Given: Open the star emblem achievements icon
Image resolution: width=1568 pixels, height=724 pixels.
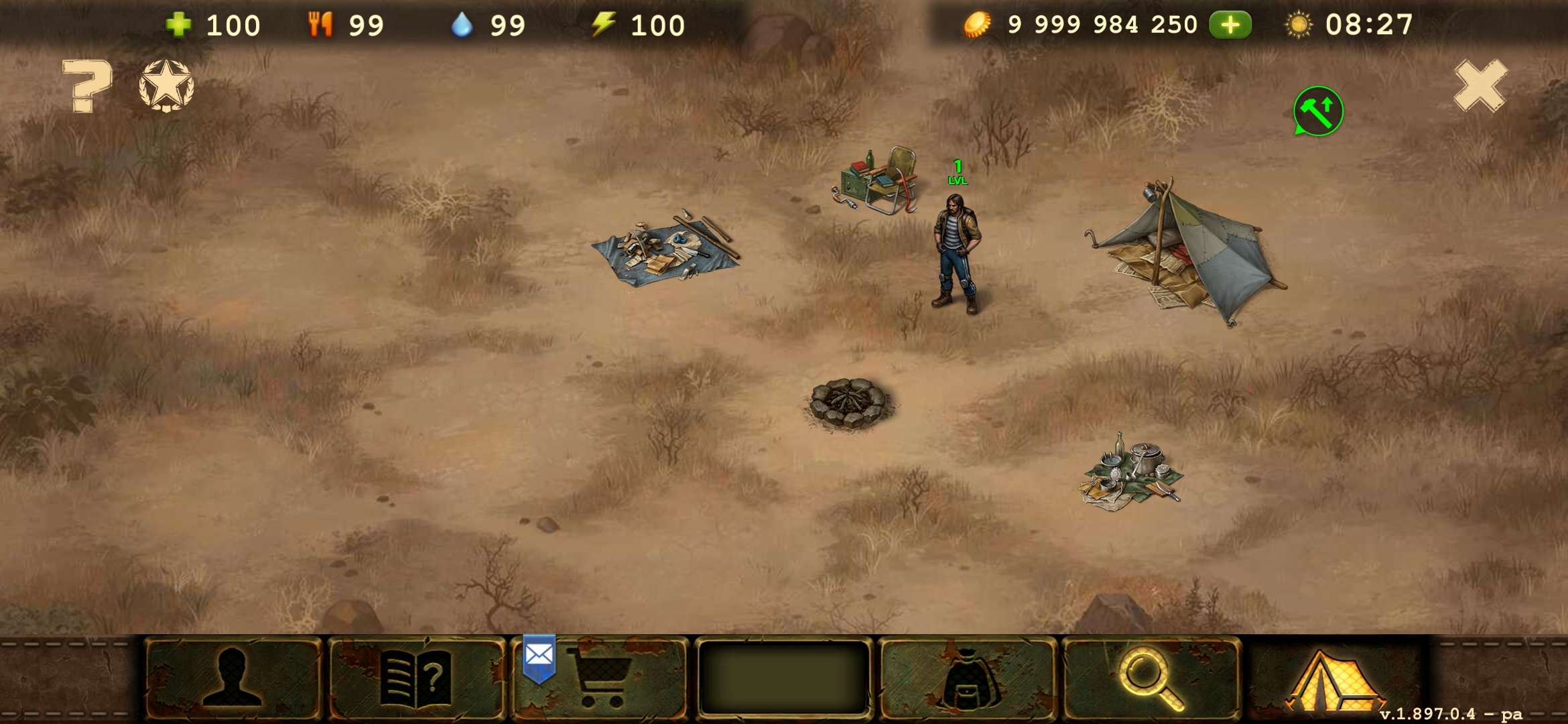Looking at the screenshot, I should point(166,86).
